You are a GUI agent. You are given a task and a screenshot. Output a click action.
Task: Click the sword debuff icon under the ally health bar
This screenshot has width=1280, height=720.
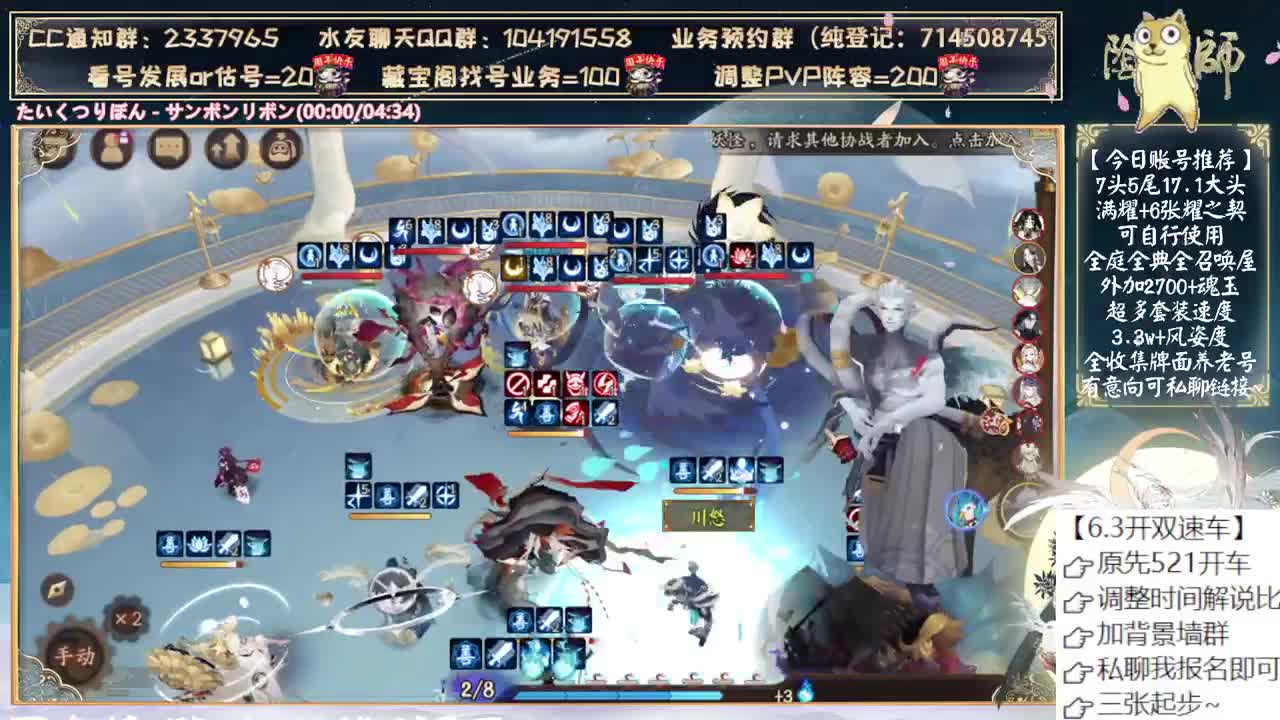[x=227, y=543]
